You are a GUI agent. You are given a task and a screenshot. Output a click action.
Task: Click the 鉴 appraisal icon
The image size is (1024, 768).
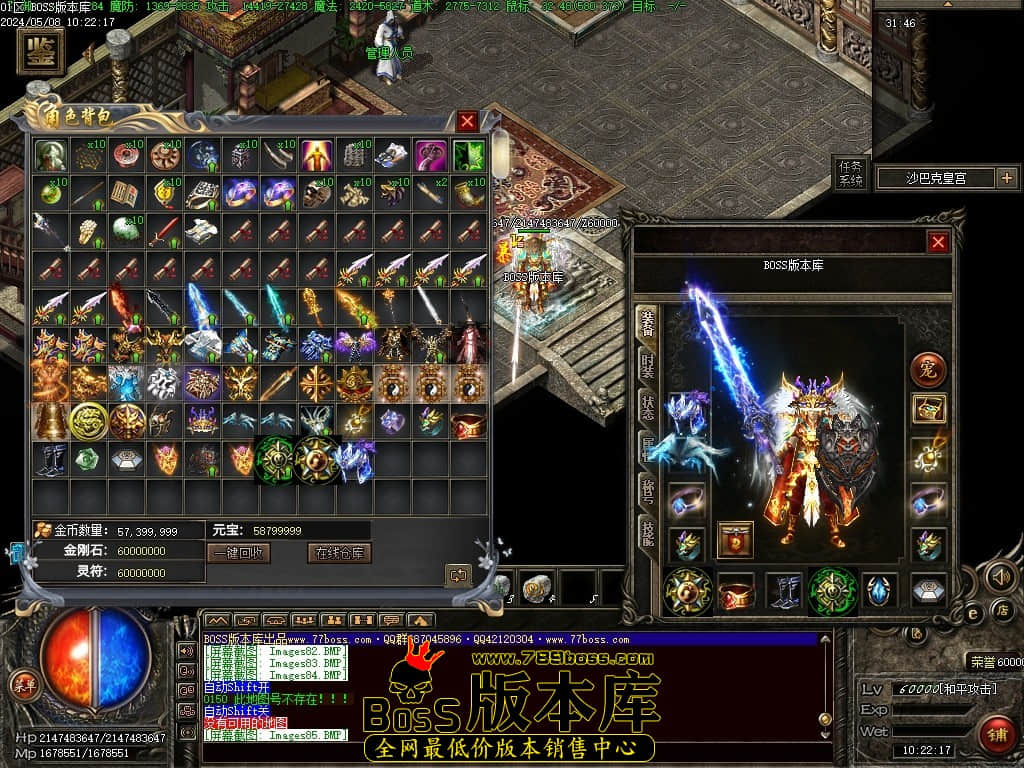(41, 51)
